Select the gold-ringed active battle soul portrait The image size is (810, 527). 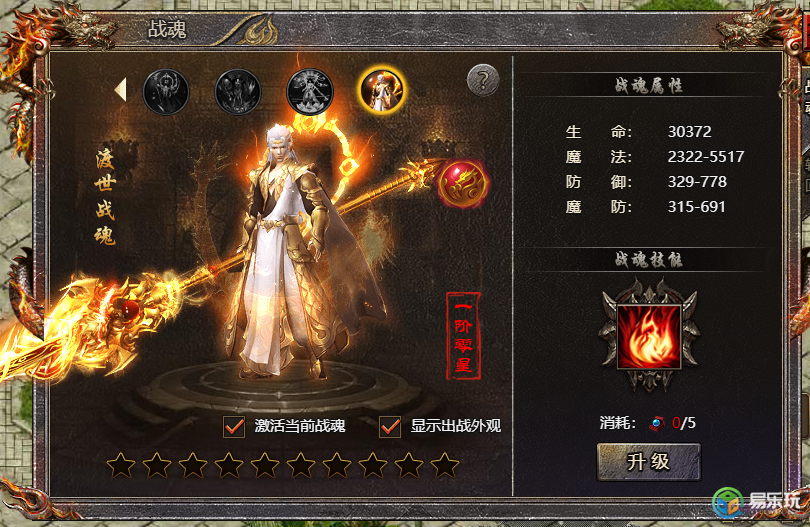point(382,90)
